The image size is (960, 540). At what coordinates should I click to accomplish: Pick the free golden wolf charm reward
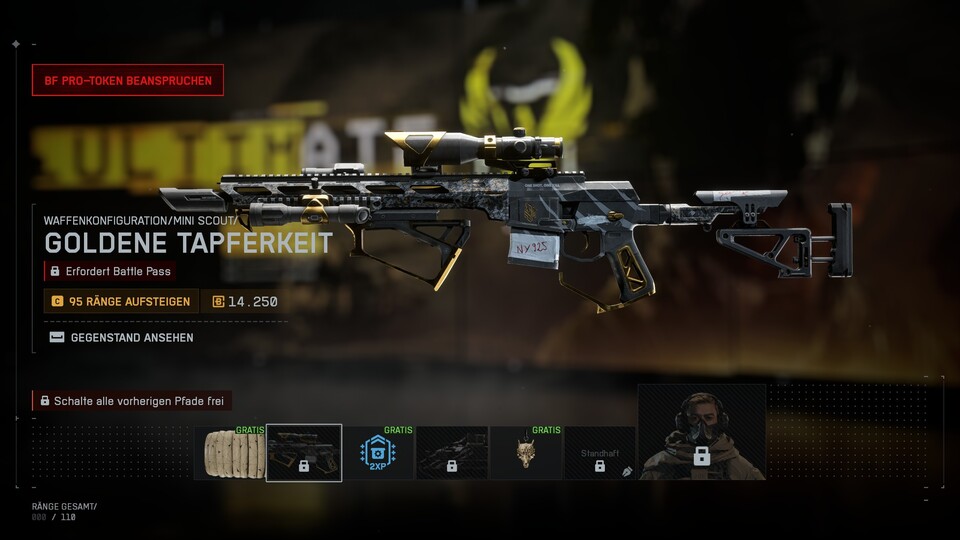click(x=526, y=453)
